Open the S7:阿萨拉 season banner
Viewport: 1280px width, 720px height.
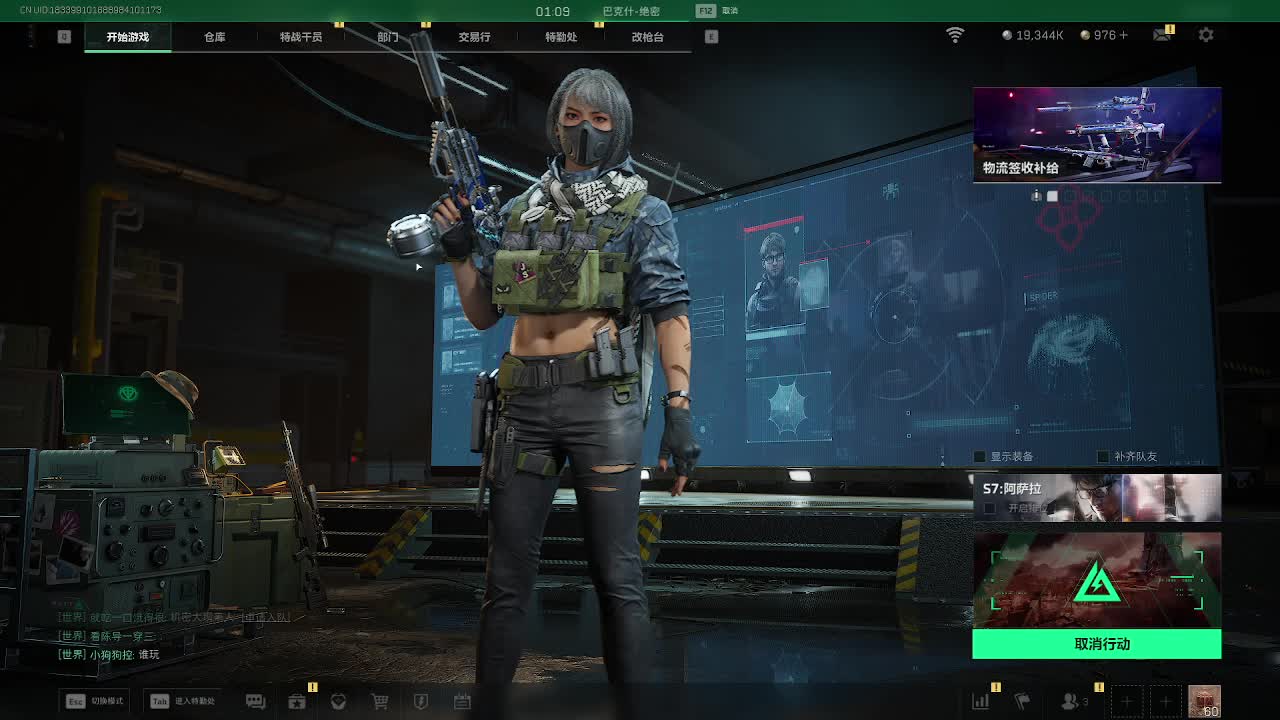click(1097, 497)
